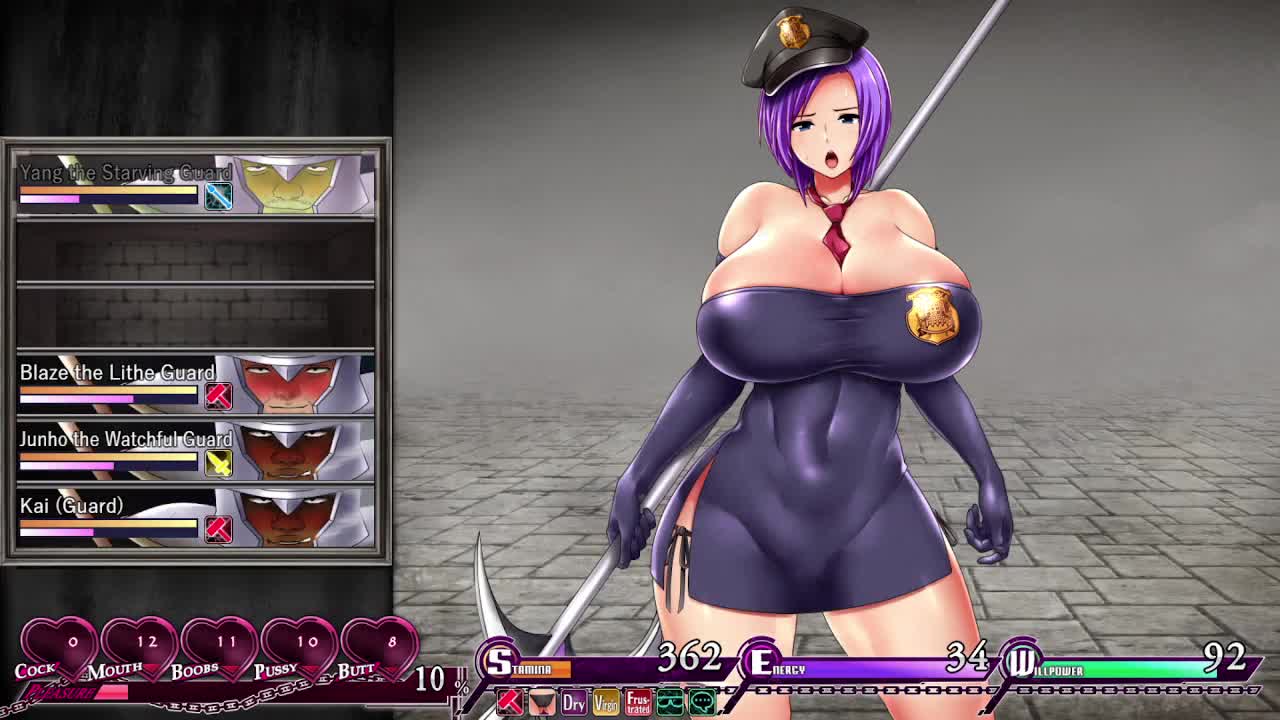Open the green speech bubble status icon
Screen dimensions: 1280x720
pyautogui.click(x=702, y=703)
